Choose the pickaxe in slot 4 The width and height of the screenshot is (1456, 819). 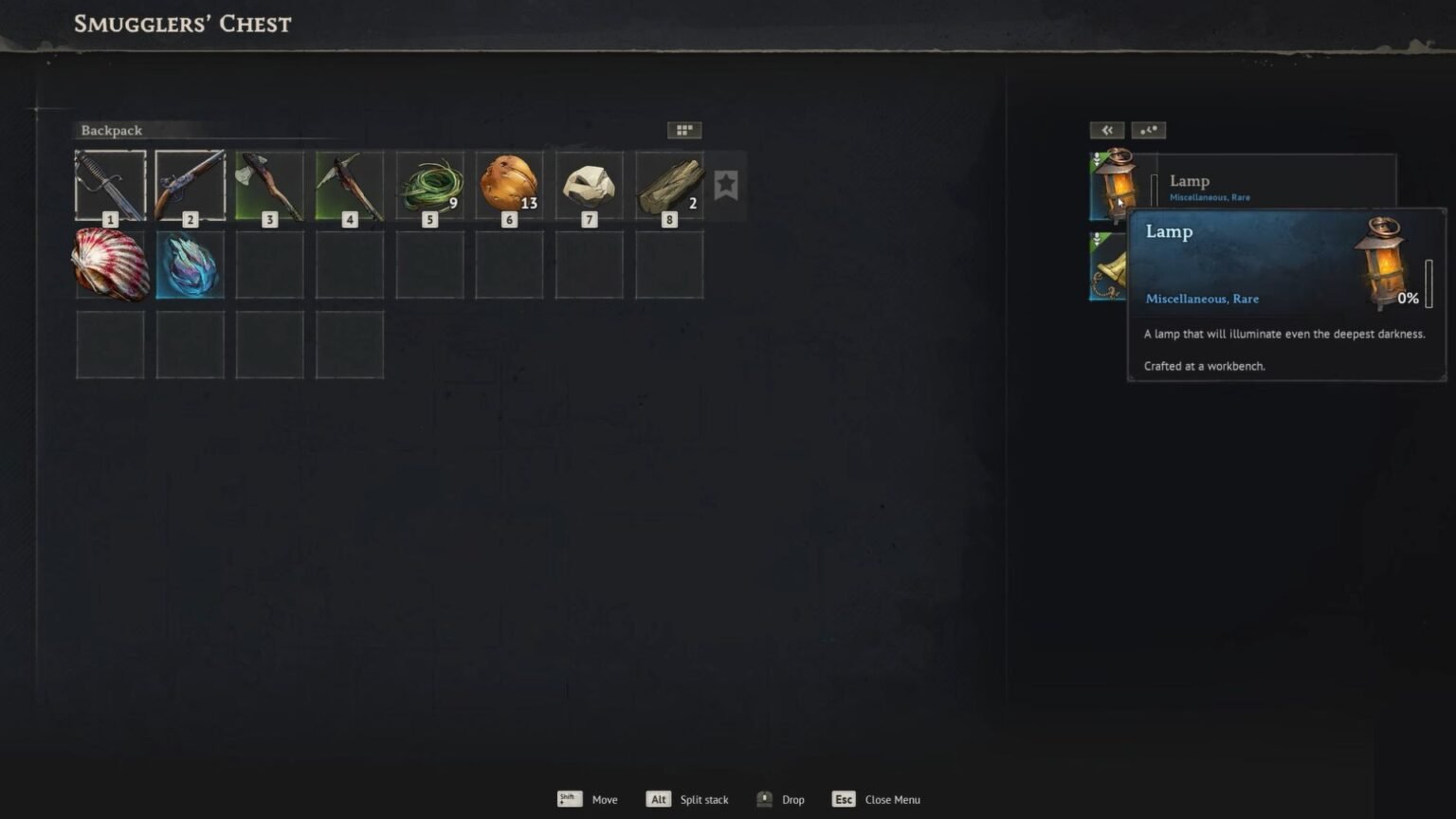350,185
